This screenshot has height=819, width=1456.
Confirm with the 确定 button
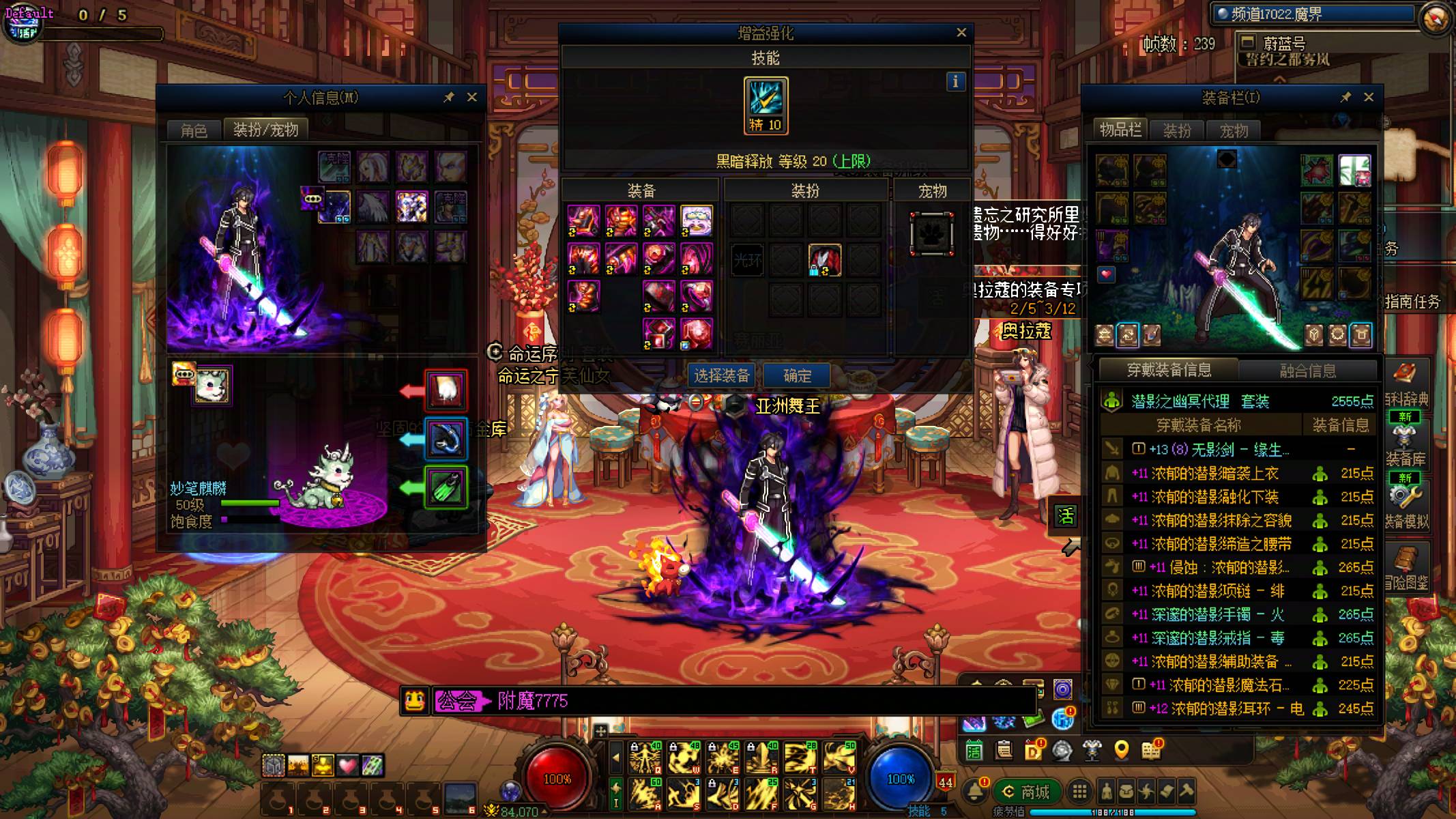(797, 375)
